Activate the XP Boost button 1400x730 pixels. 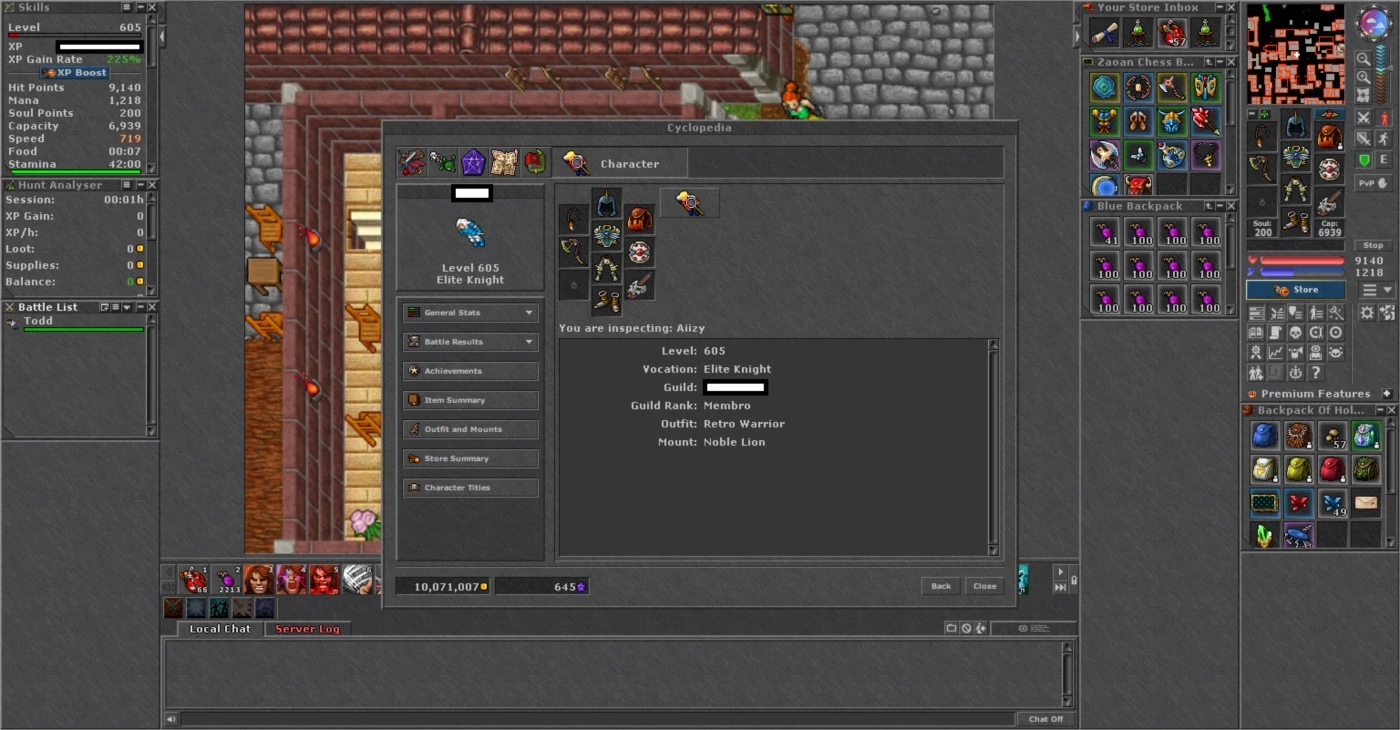[x=75, y=72]
